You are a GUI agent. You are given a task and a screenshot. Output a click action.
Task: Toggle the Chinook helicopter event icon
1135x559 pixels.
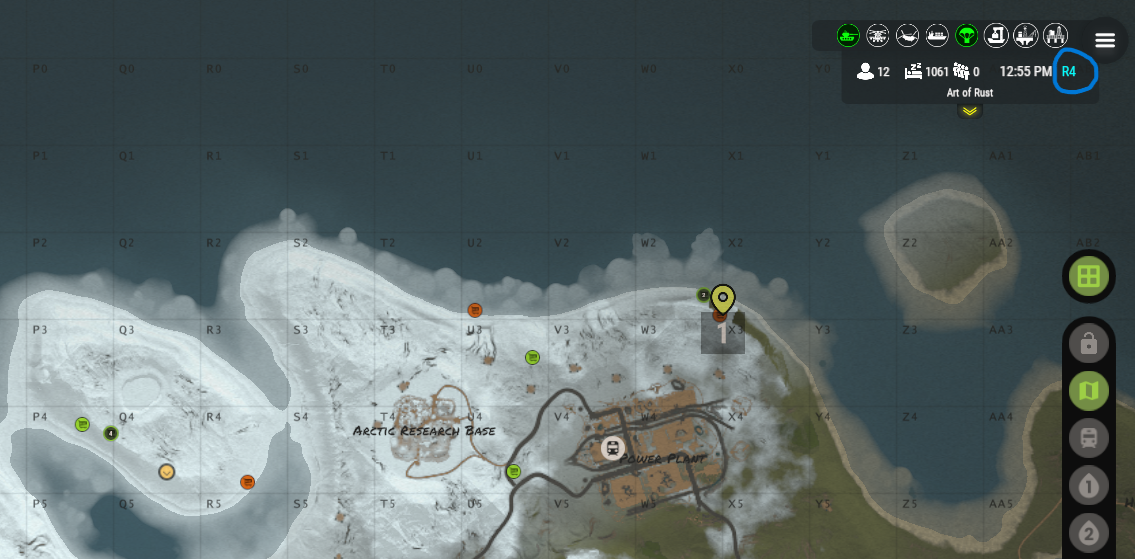(907, 36)
